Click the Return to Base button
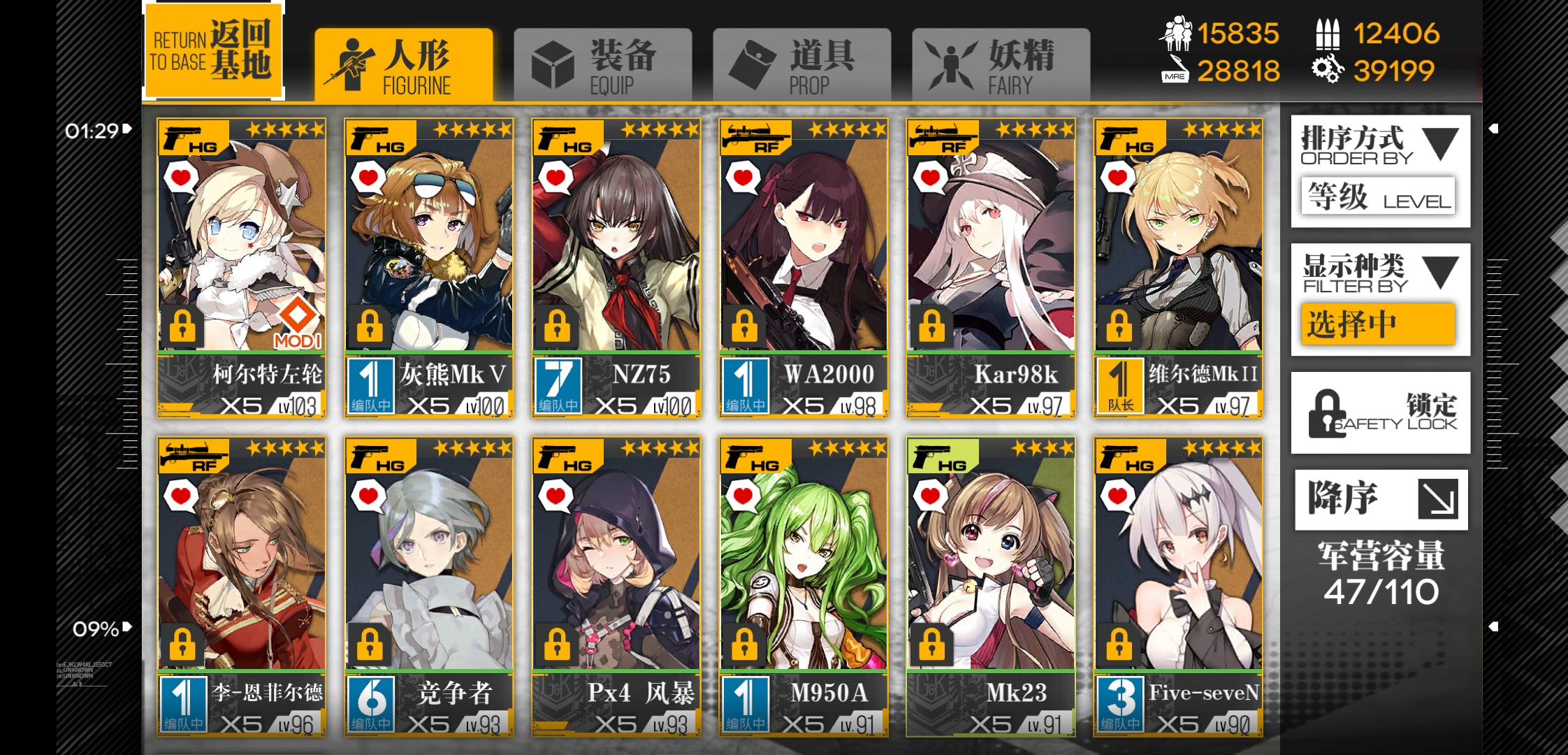Viewport: 1568px width, 755px height. pos(214,49)
